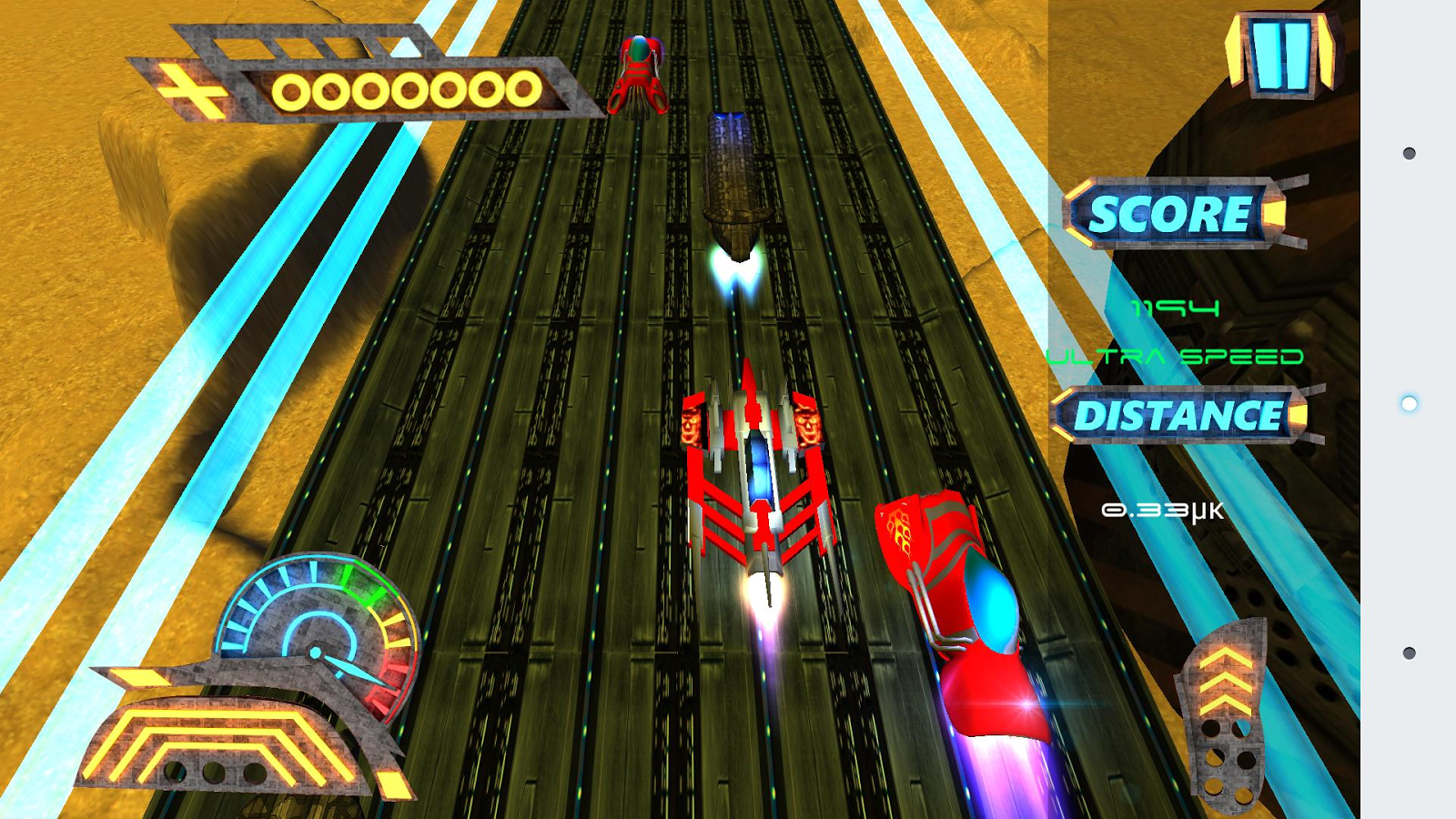
Task: Click the yellow plus icon beside the coin counter
Action: (x=193, y=92)
